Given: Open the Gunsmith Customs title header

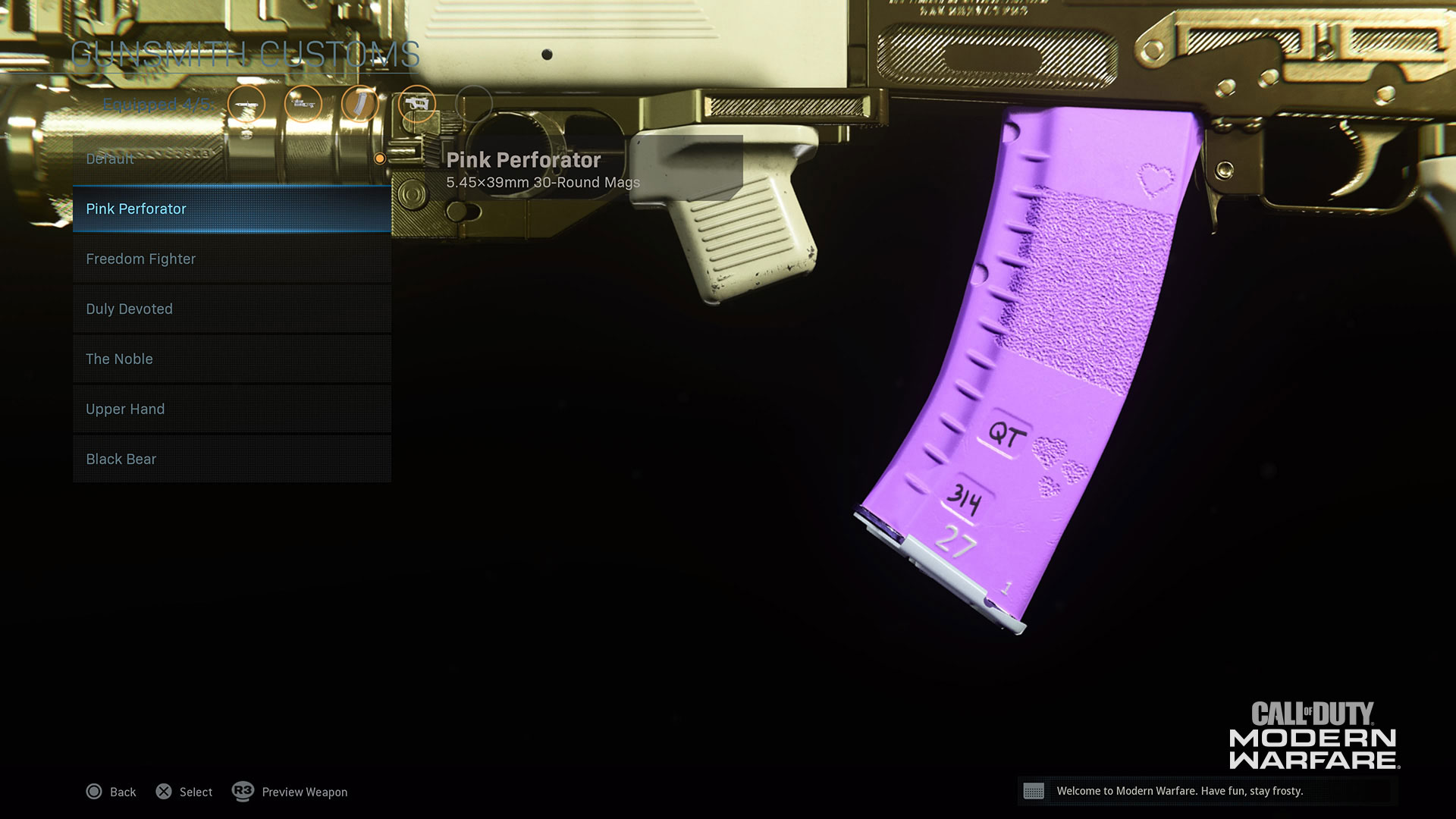Looking at the screenshot, I should [246, 54].
